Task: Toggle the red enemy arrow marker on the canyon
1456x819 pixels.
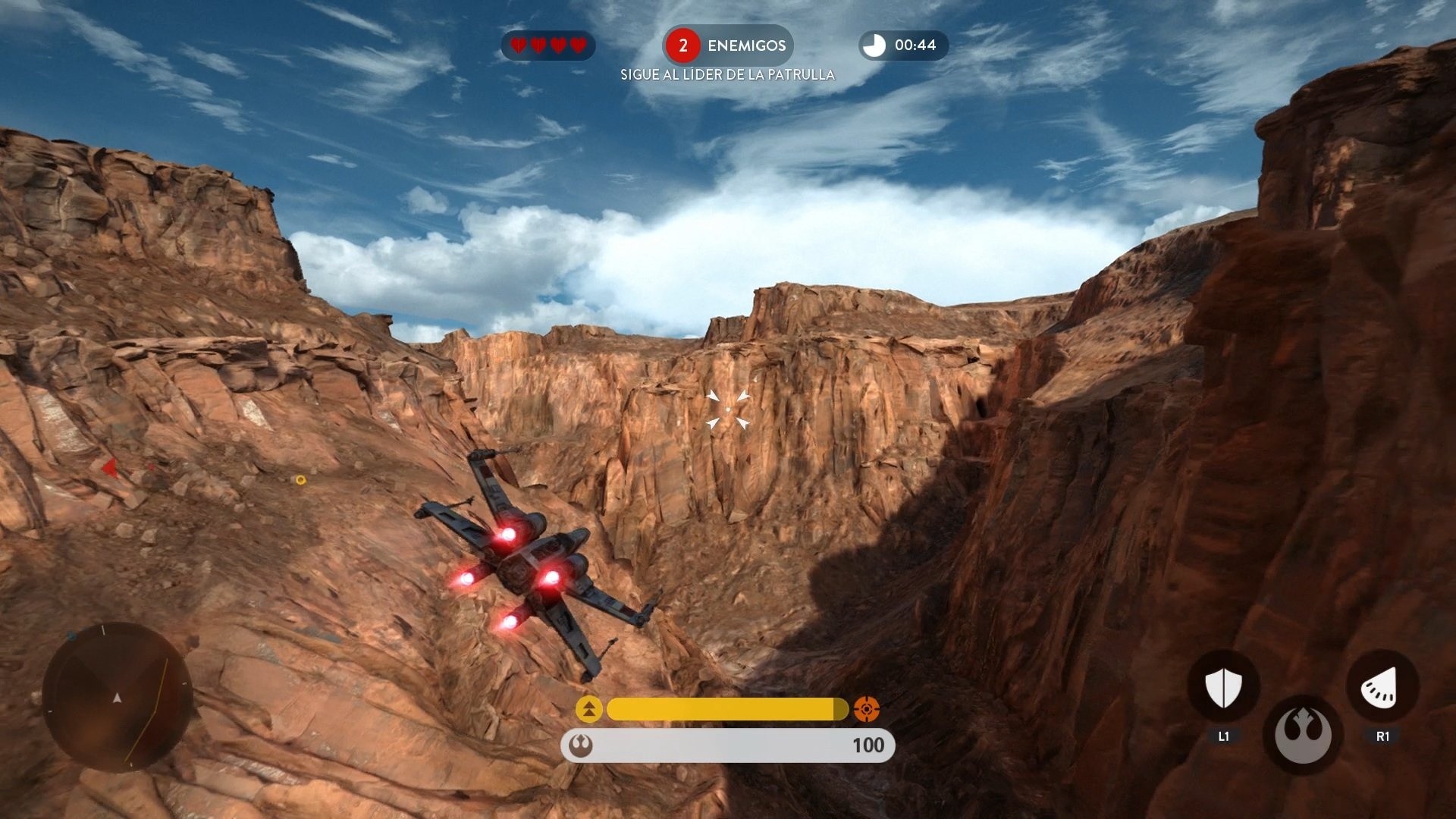Action: point(111,468)
